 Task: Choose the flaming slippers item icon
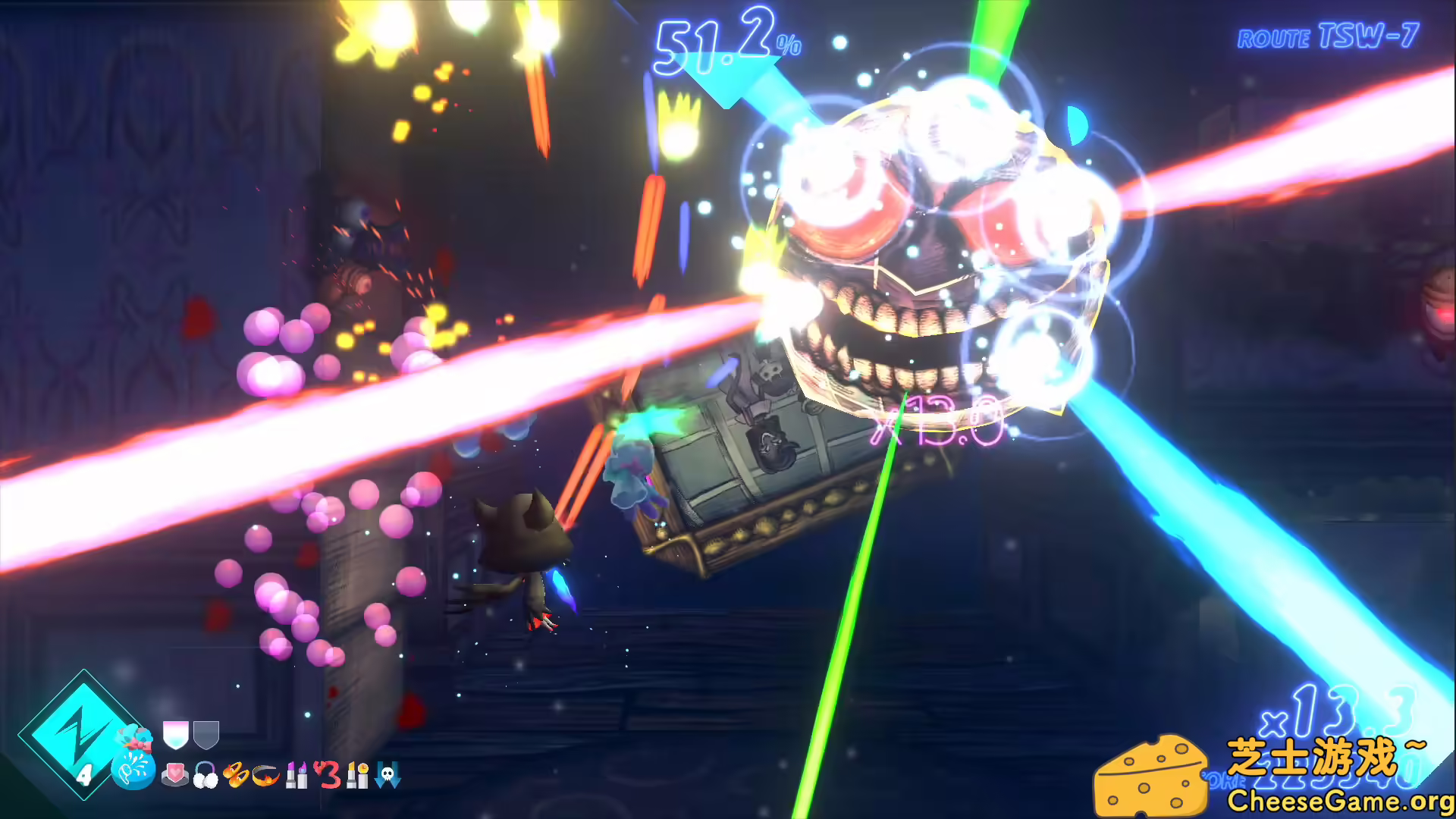[x=236, y=775]
